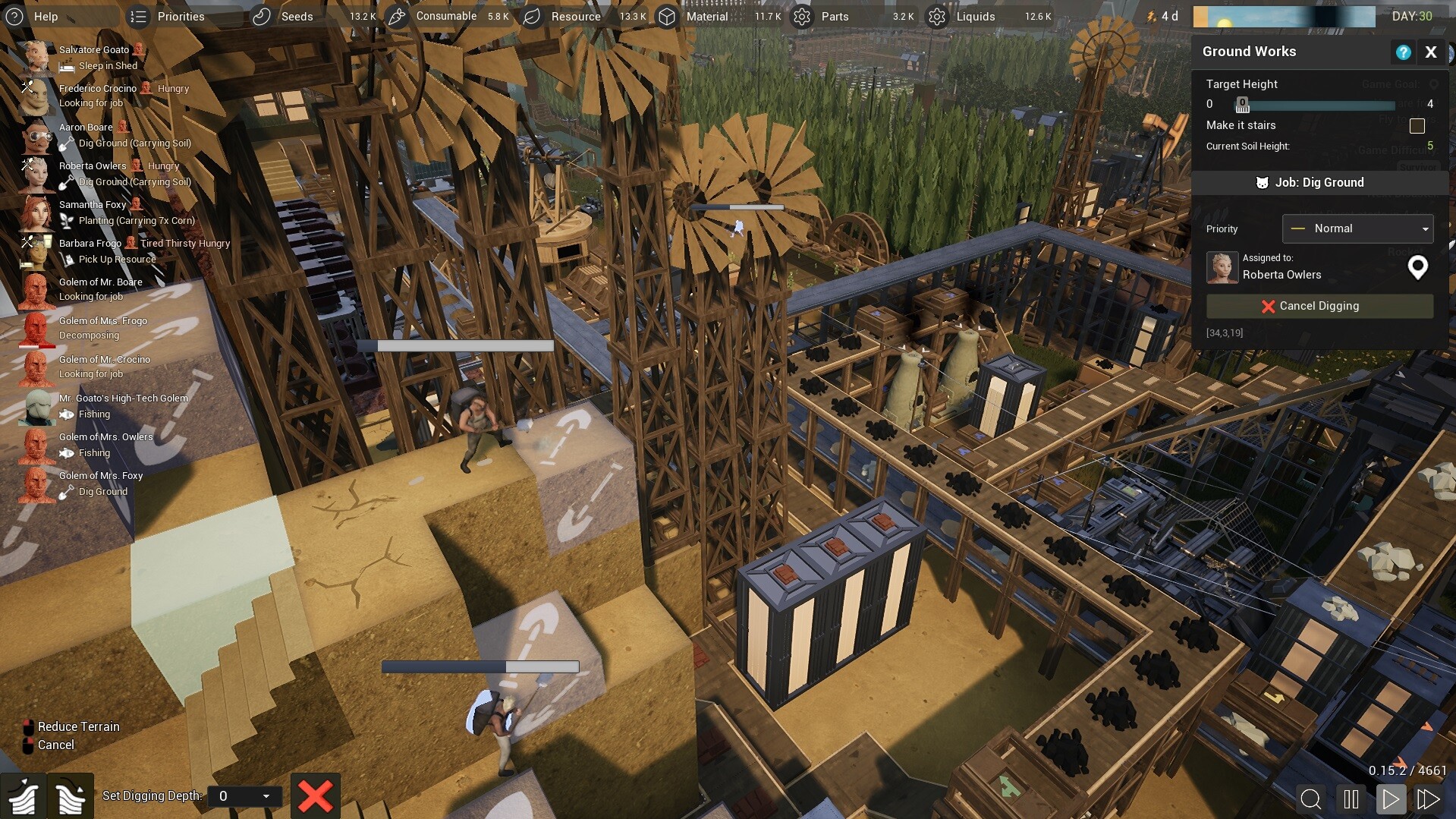Open the Priorities panel
Image resolution: width=1456 pixels, height=819 pixels.
[x=168, y=16]
